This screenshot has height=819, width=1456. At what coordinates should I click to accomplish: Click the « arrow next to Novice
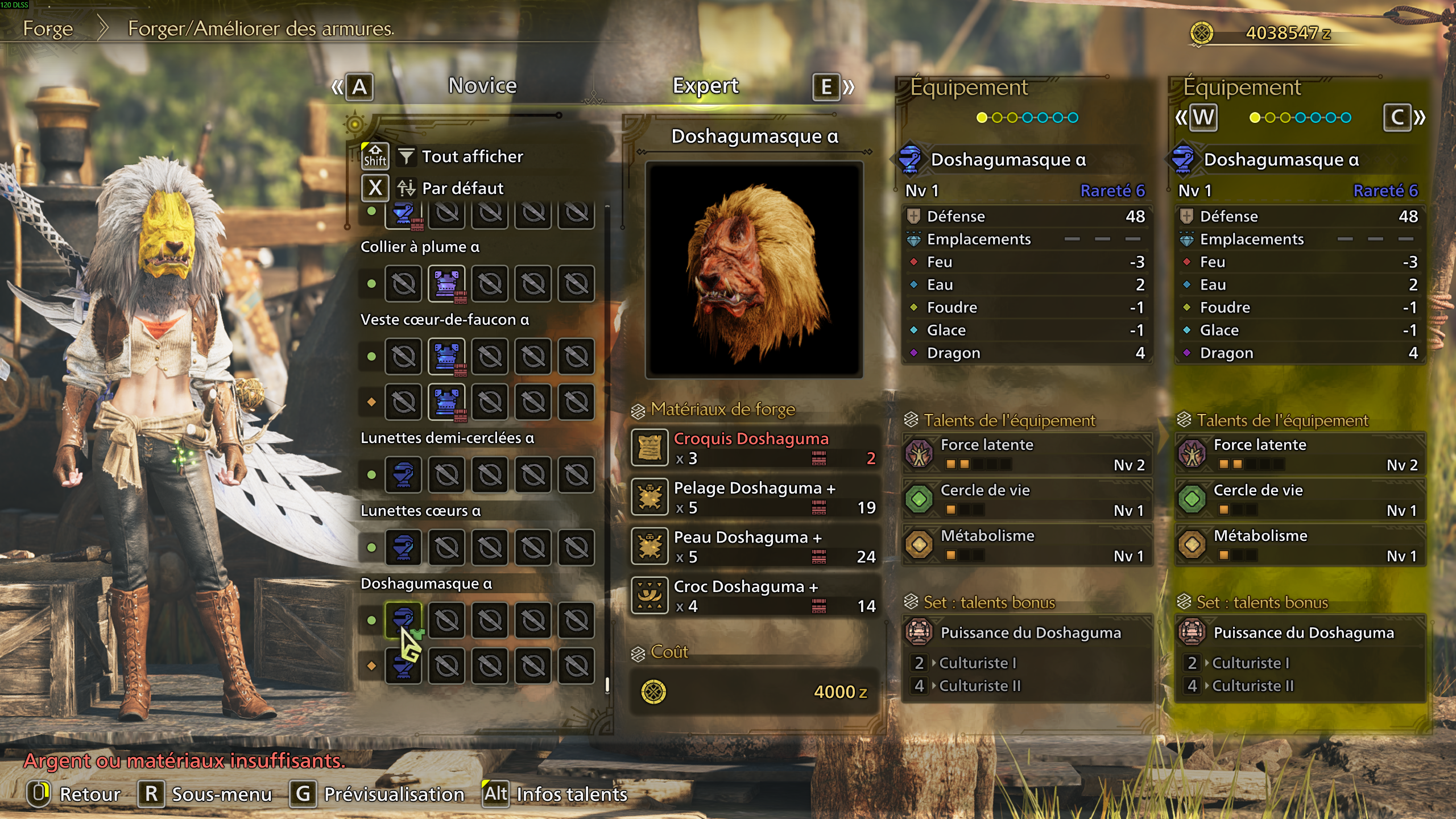pos(336,86)
